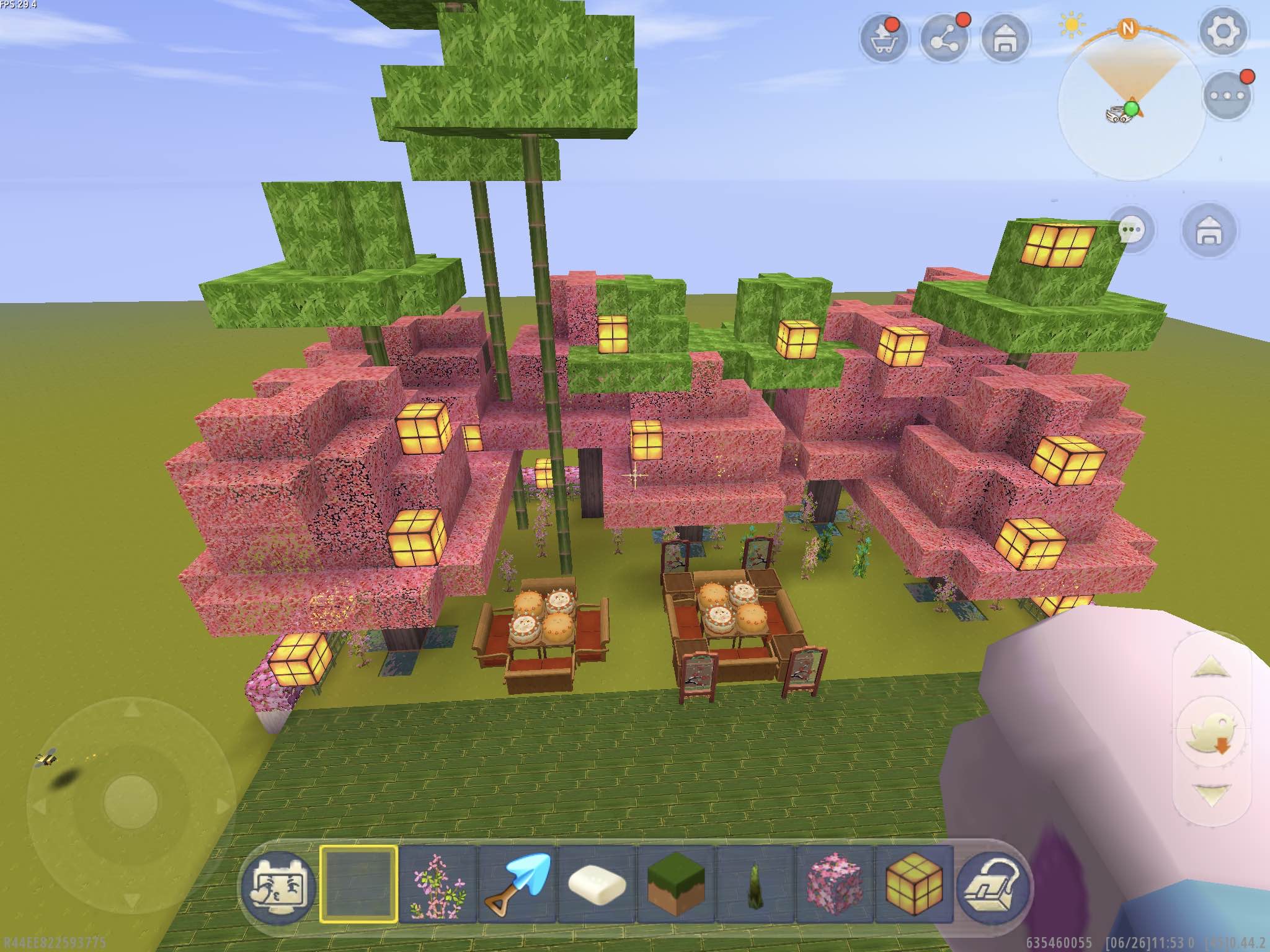Open the share menu
Viewport: 1270px width, 952px height.
[x=944, y=38]
